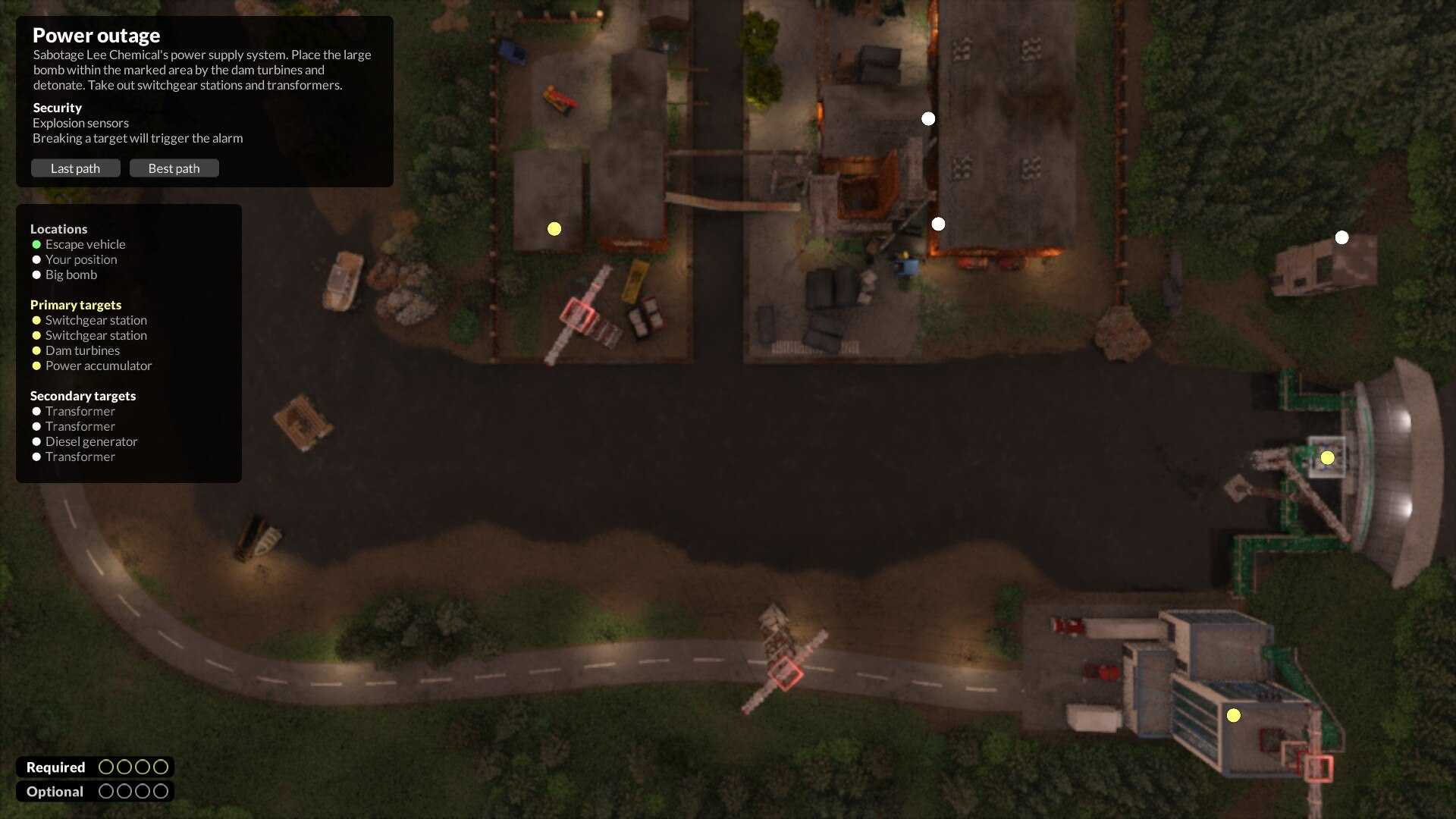Select Your position in the locations legend
Screen dimensions: 1456x819
coord(80,259)
